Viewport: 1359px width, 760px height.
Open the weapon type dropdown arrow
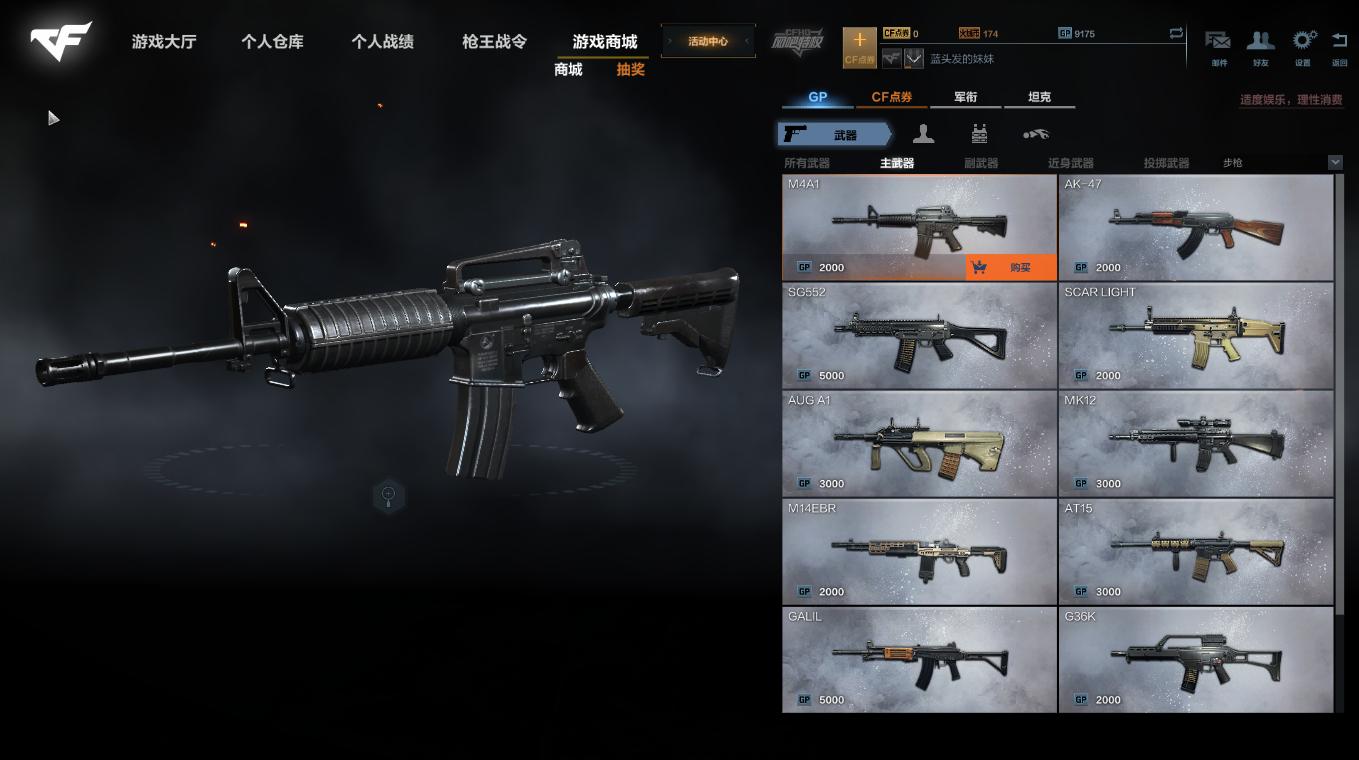pos(1335,162)
